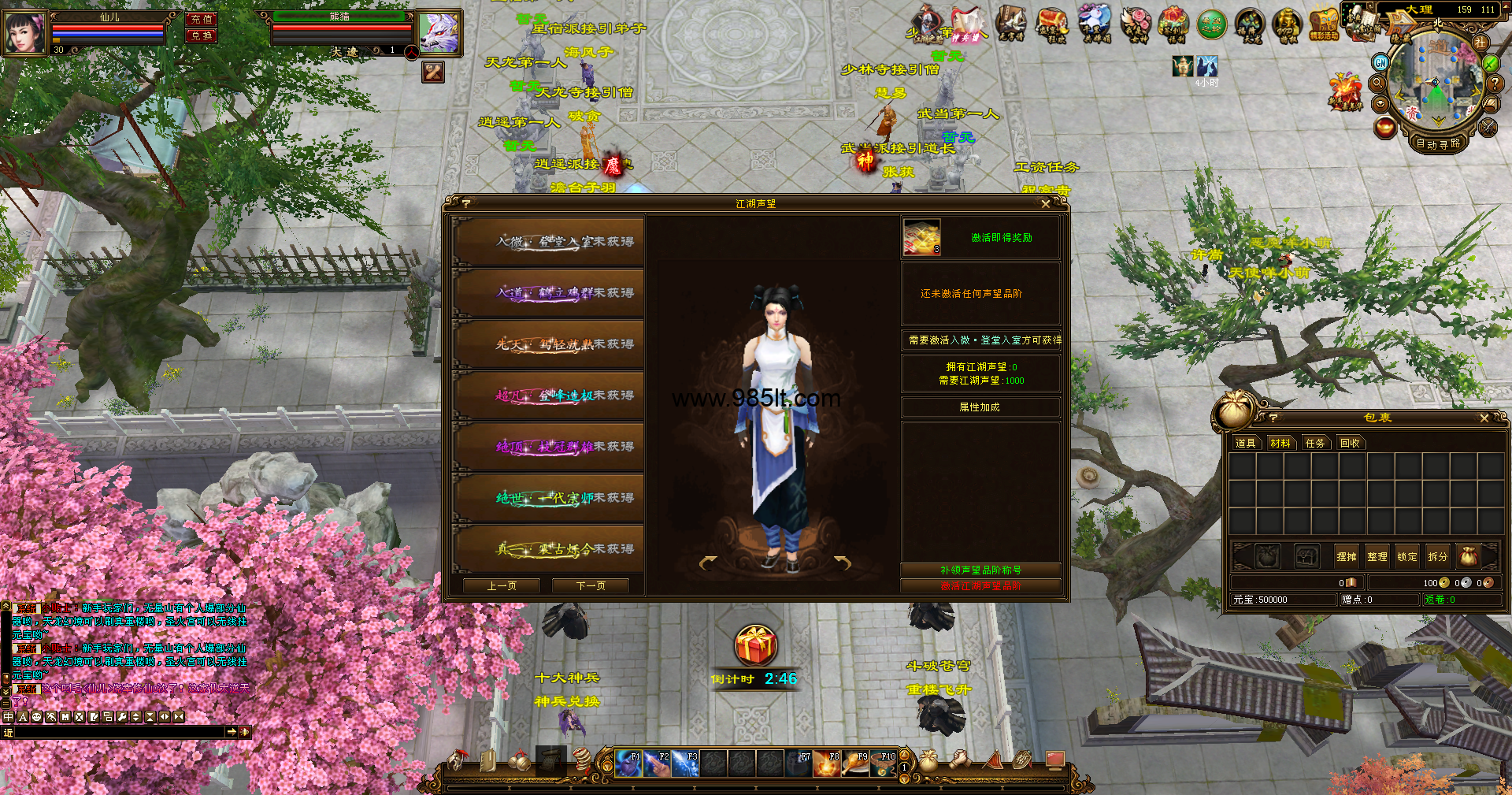Click the 充值 recharge button near portrait
The image size is (1512, 795).
tap(202, 19)
